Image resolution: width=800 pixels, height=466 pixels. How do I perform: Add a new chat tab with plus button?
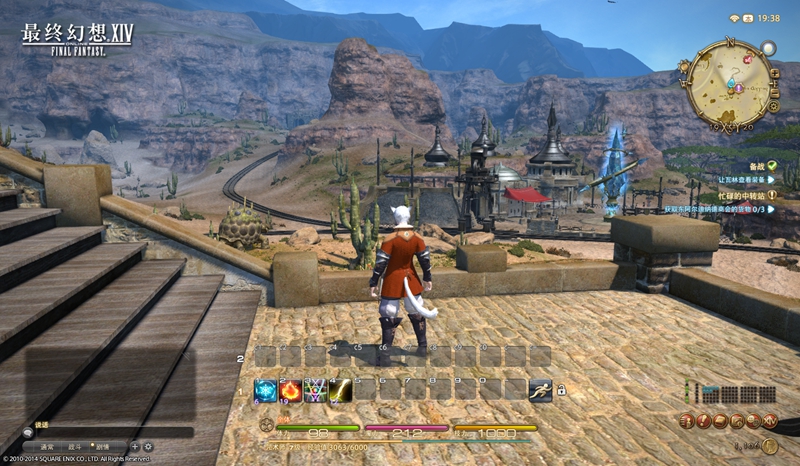click(x=133, y=446)
